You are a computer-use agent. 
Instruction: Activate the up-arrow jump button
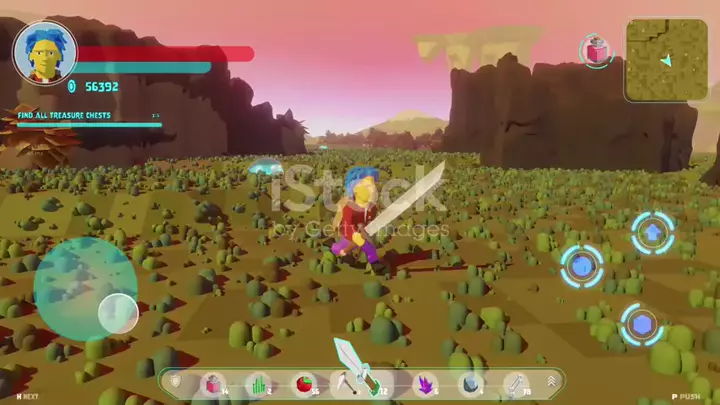pyautogui.click(x=652, y=233)
